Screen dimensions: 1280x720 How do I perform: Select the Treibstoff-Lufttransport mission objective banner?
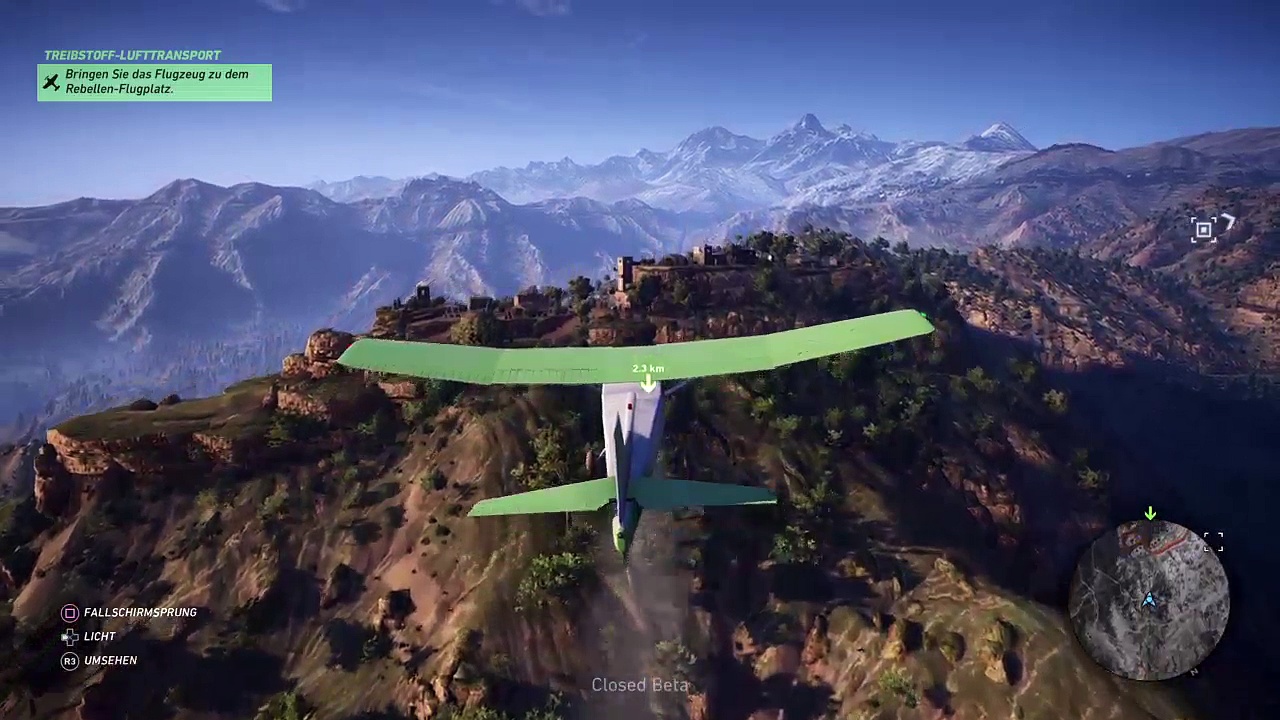[154, 82]
